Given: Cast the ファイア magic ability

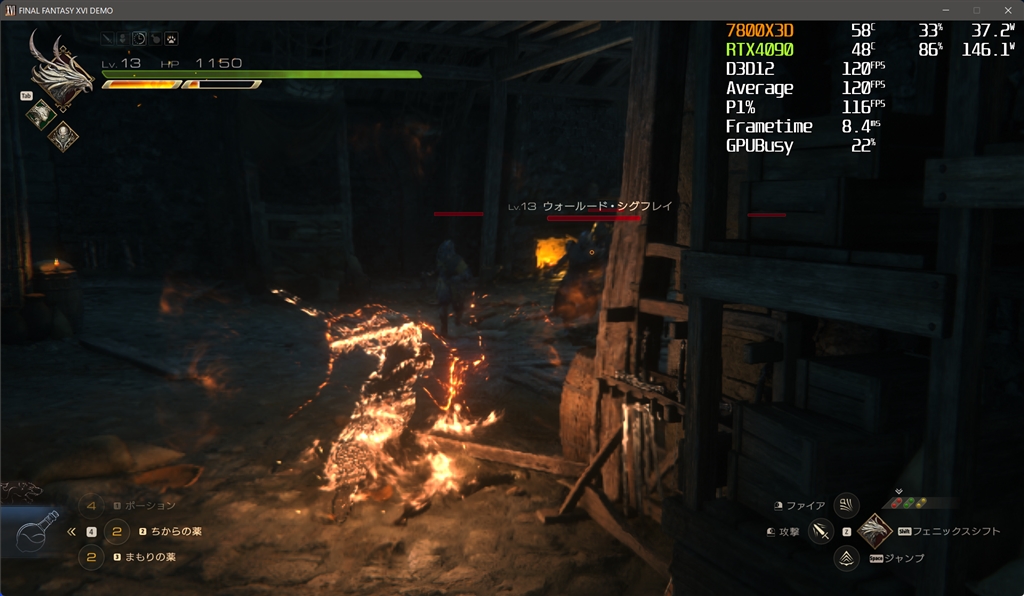Looking at the screenshot, I should tap(846, 506).
